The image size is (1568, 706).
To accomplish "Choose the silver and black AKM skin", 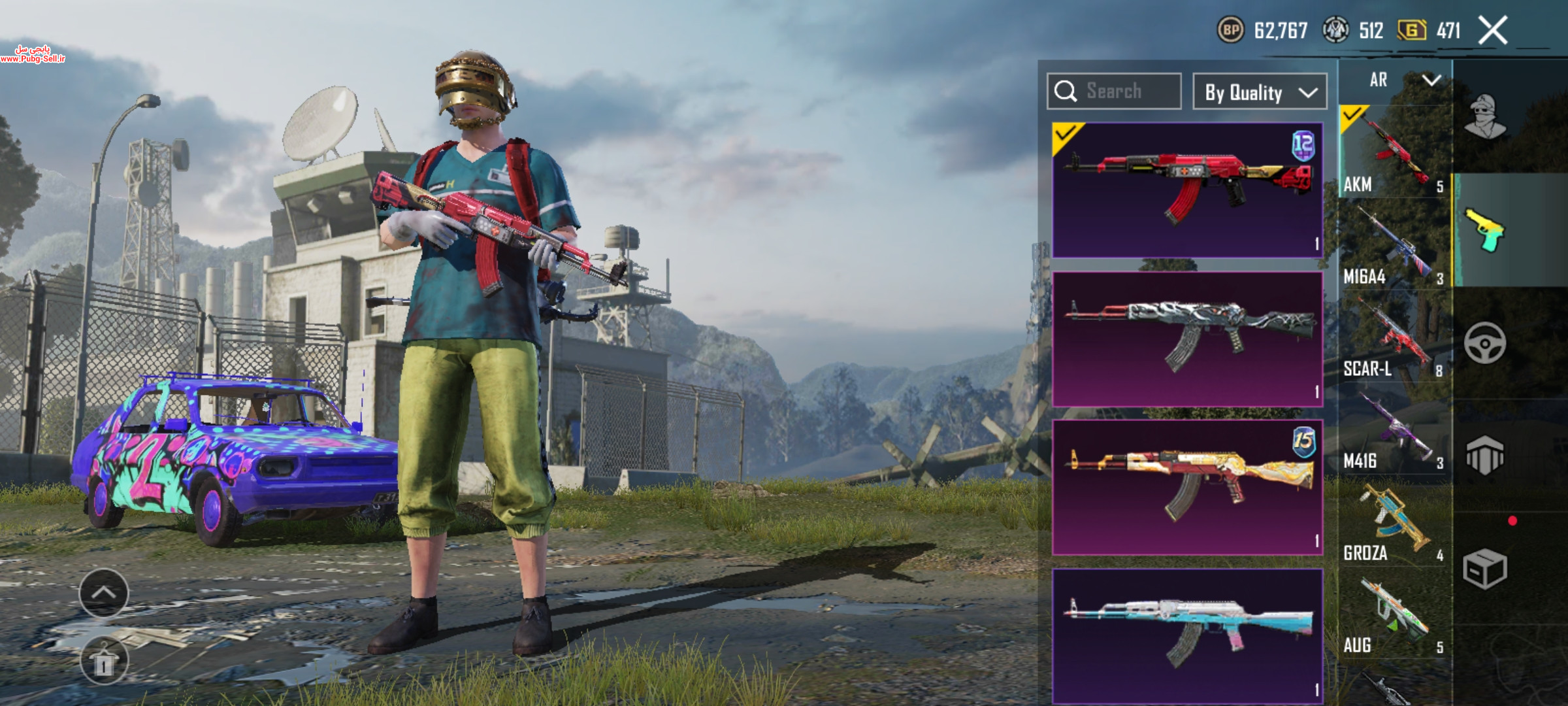I will click(x=1187, y=339).
